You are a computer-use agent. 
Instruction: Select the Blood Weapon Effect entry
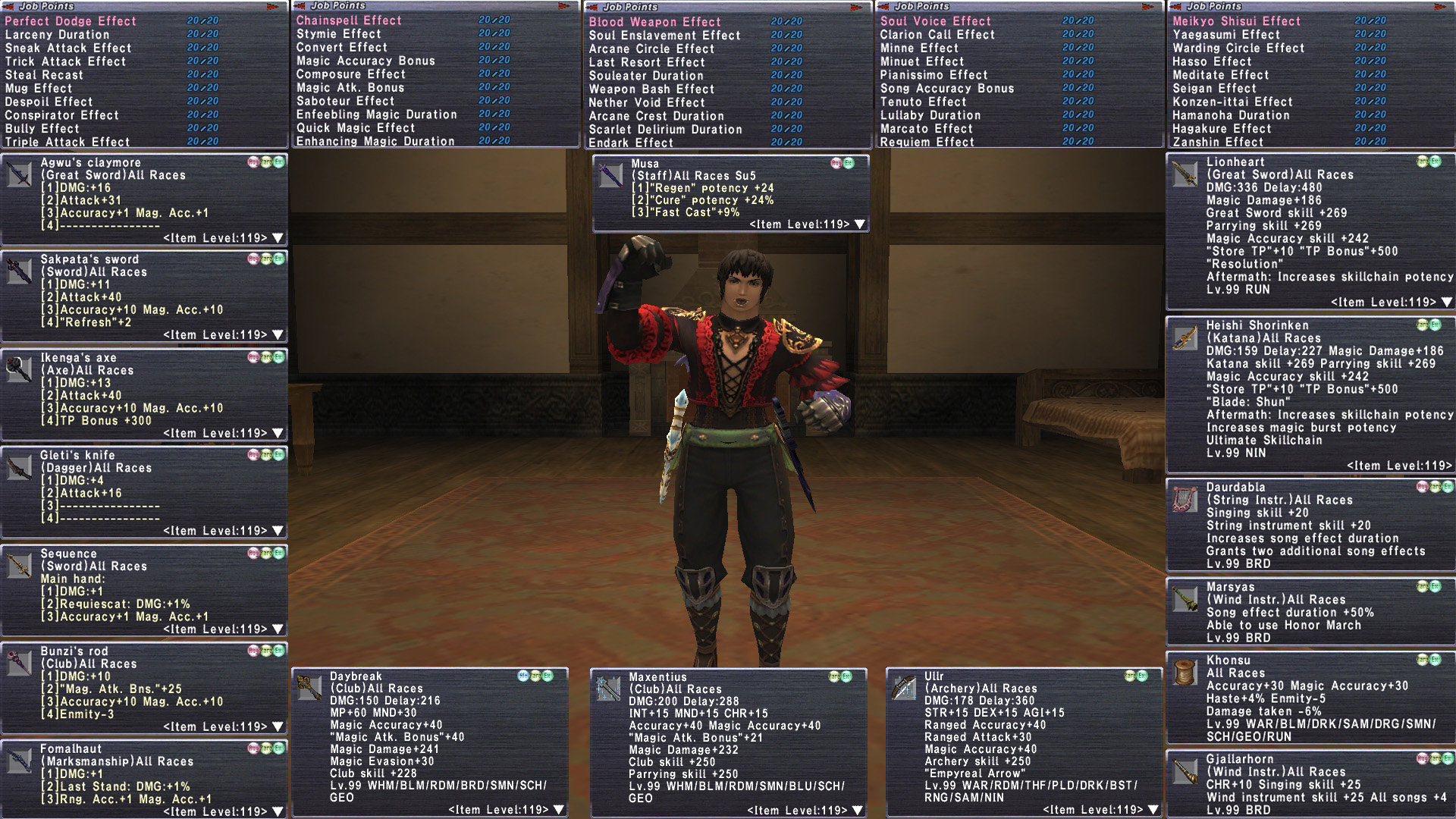coord(654,22)
